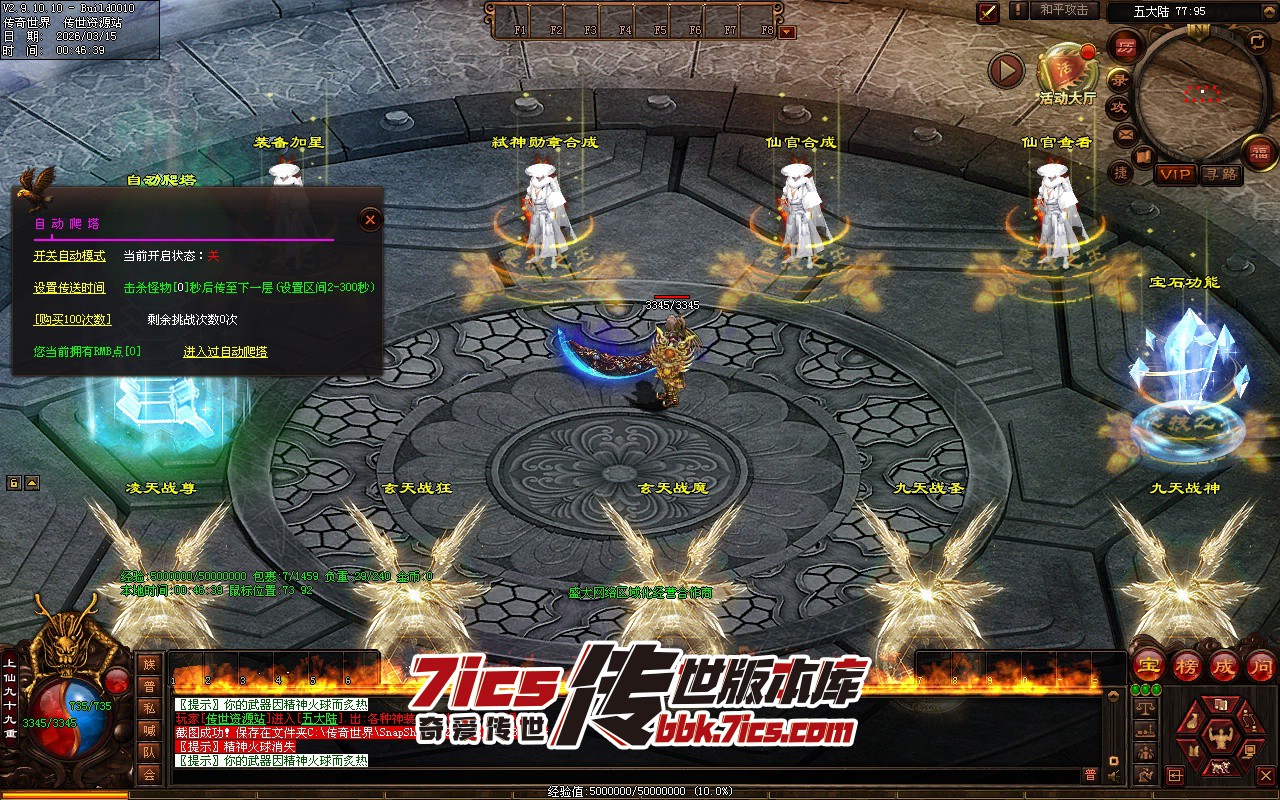Activate the 寻路 pathfinding button
This screenshot has width=1280, height=800.
(1220, 174)
